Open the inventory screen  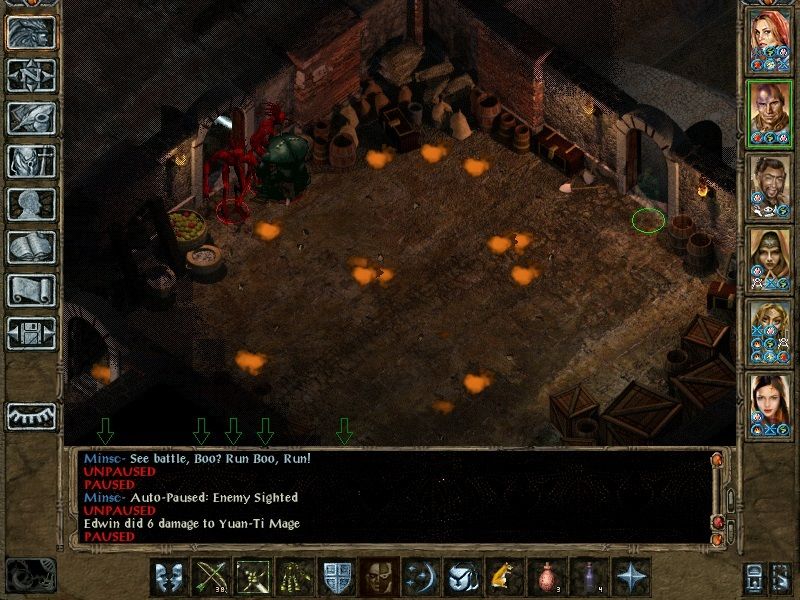(31, 161)
